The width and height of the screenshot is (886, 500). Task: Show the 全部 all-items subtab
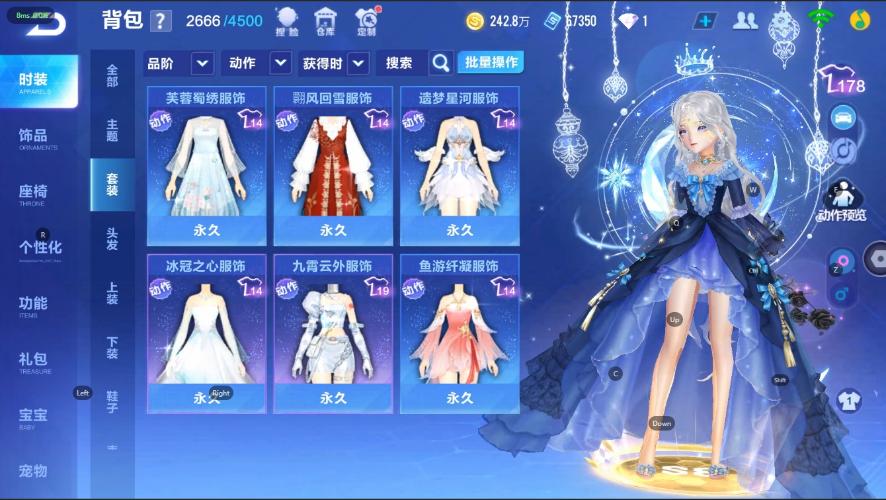tap(112, 76)
